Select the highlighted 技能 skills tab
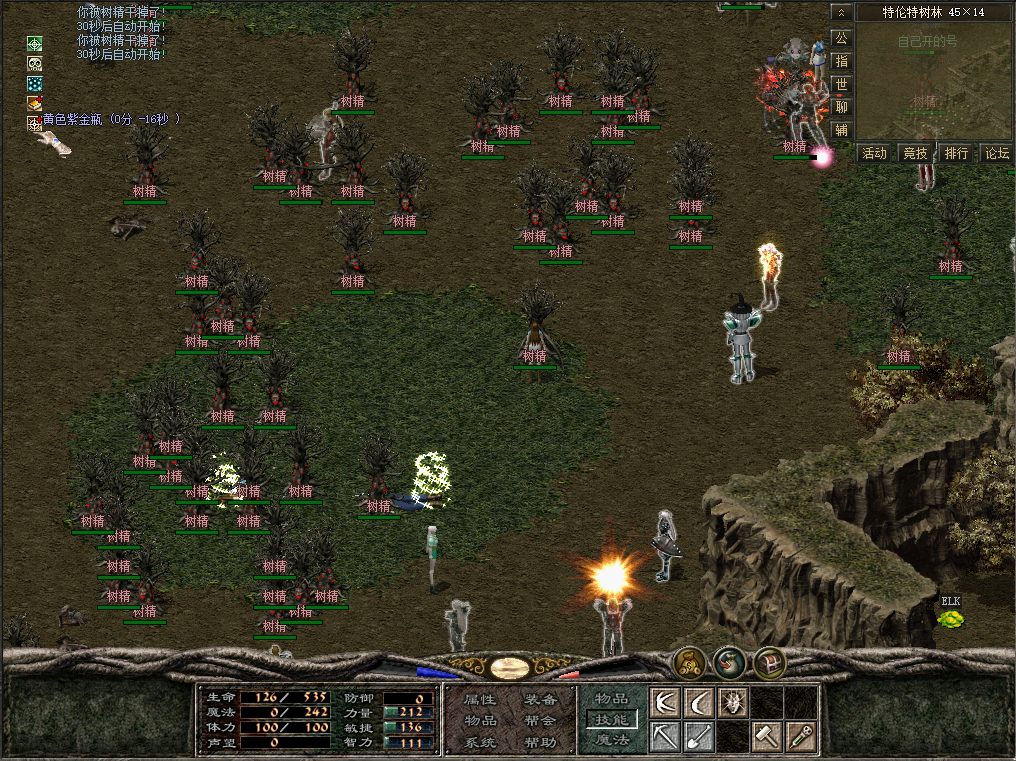This screenshot has height=761, width=1016. coord(612,720)
